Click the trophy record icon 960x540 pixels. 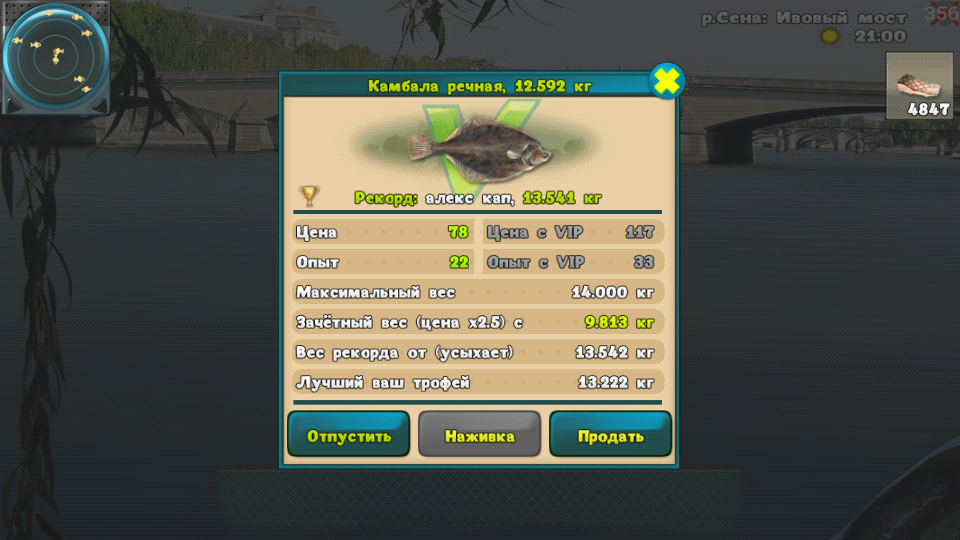pyautogui.click(x=310, y=196)
